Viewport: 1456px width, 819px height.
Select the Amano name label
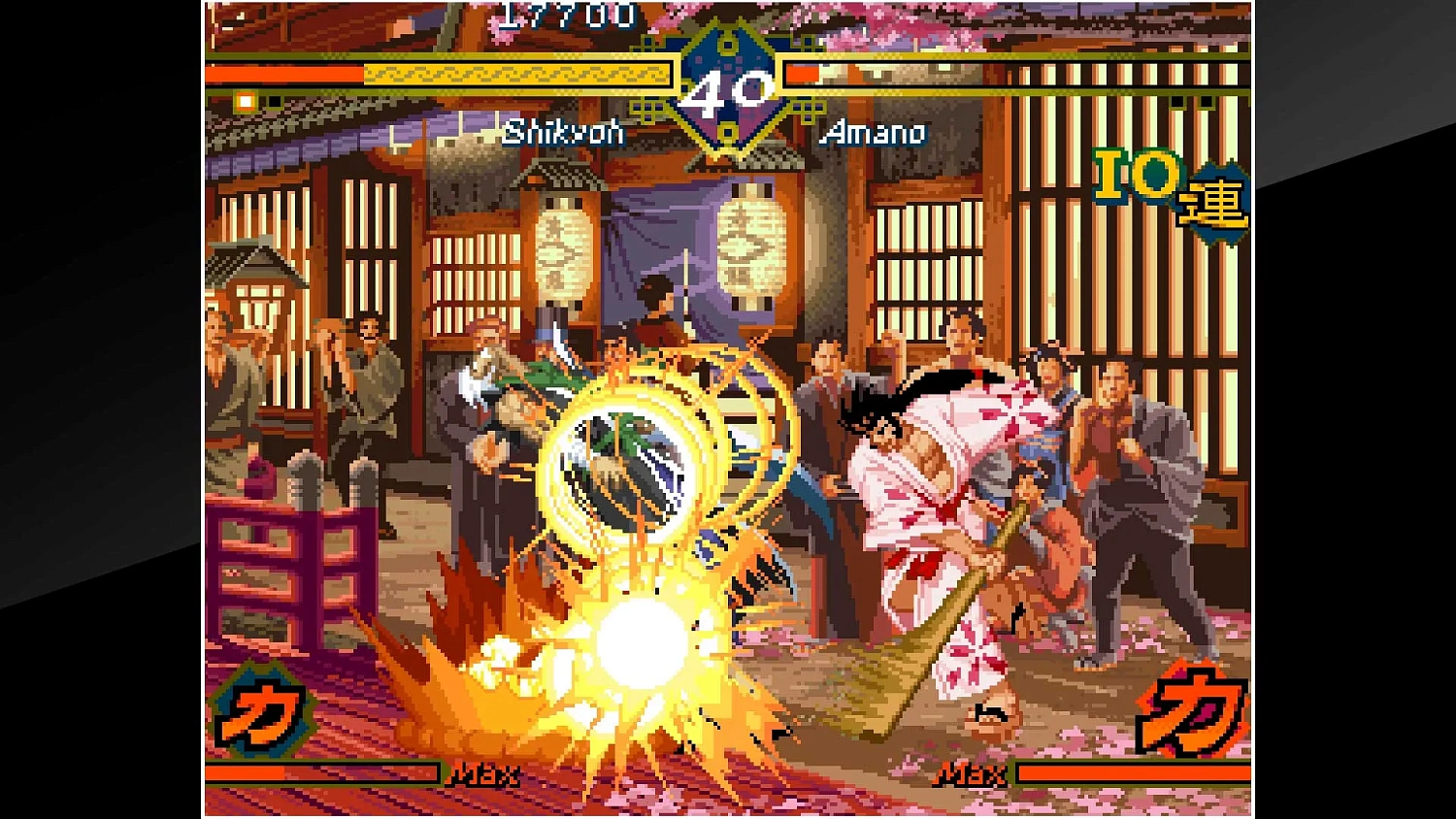(x=873, y=135)
